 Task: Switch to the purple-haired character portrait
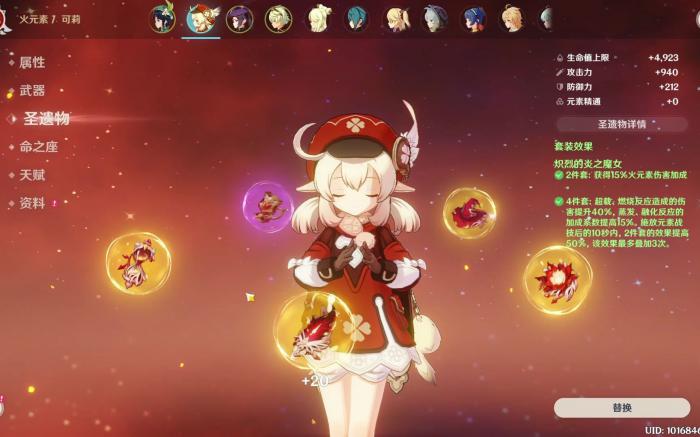click(240, 18)
